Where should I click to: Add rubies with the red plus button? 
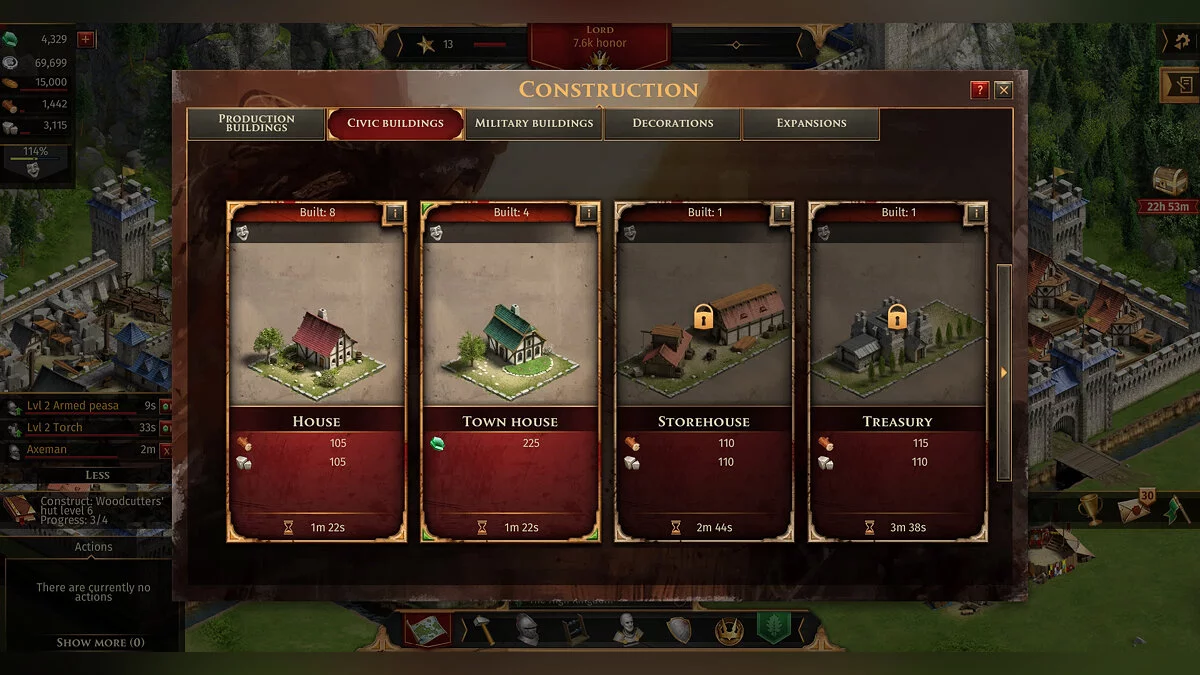point(86,40)
